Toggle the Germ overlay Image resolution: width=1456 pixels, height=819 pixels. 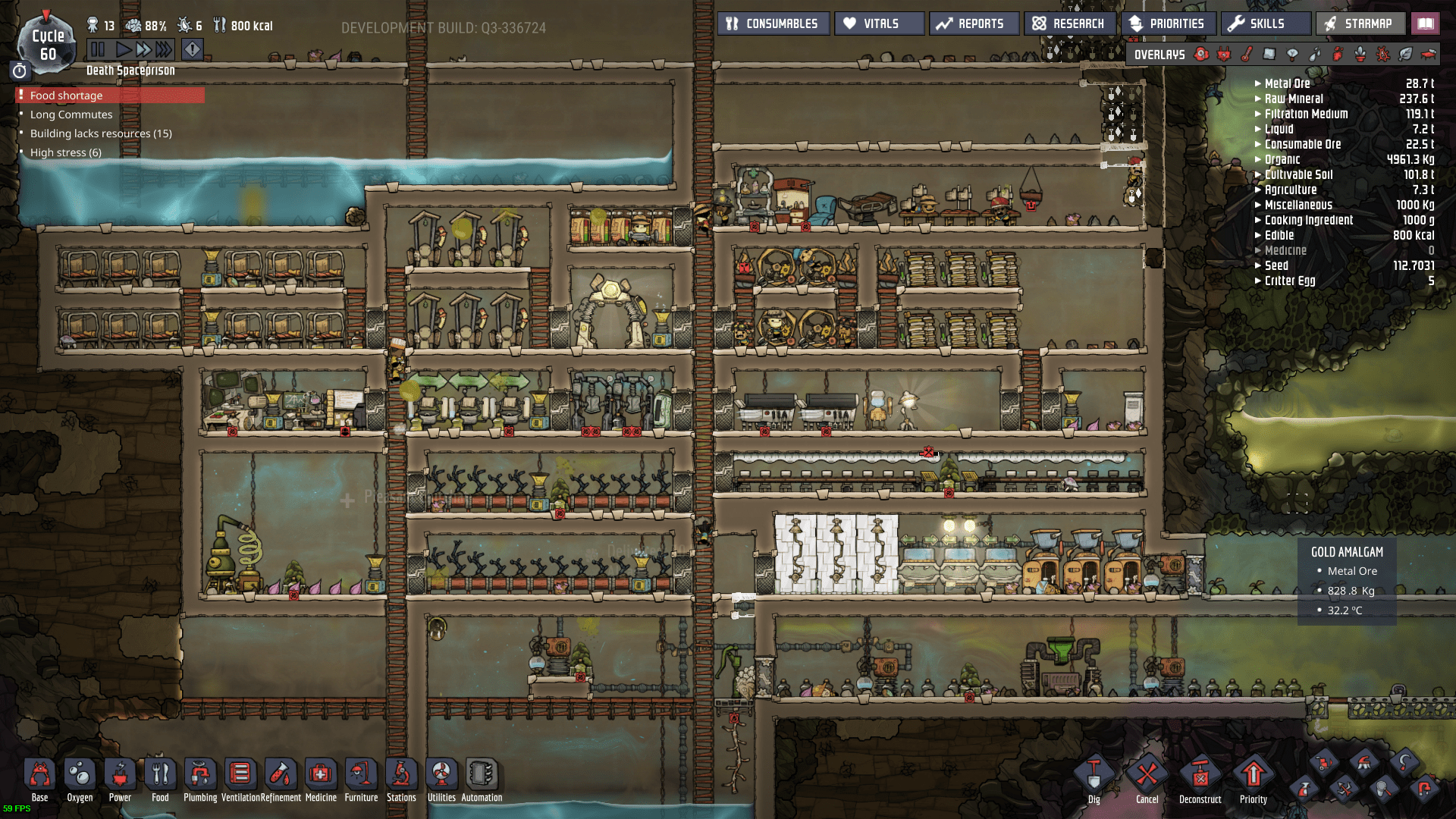(1382, 54)
